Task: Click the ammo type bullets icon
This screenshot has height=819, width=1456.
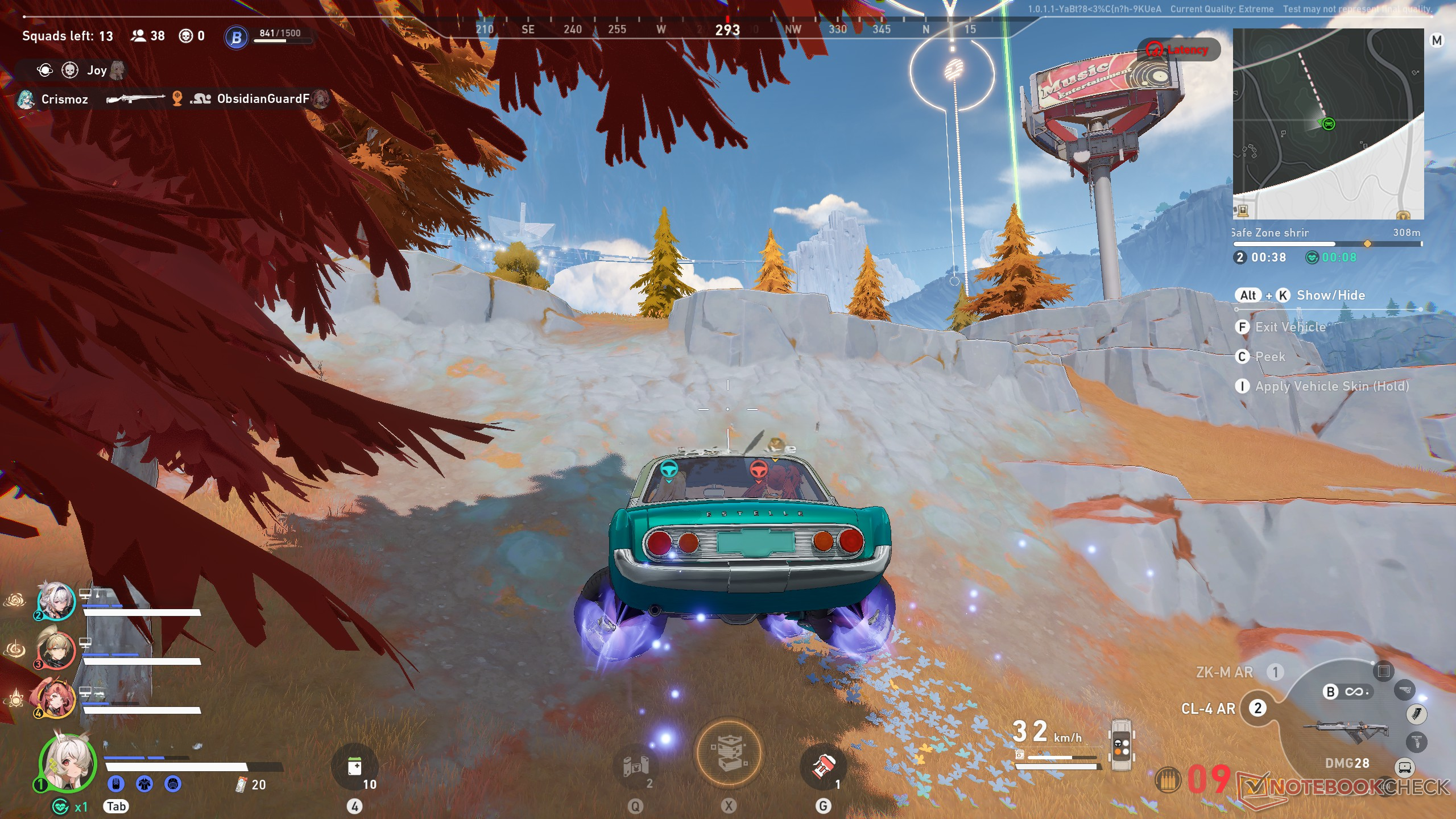Action: (1168, 780)
